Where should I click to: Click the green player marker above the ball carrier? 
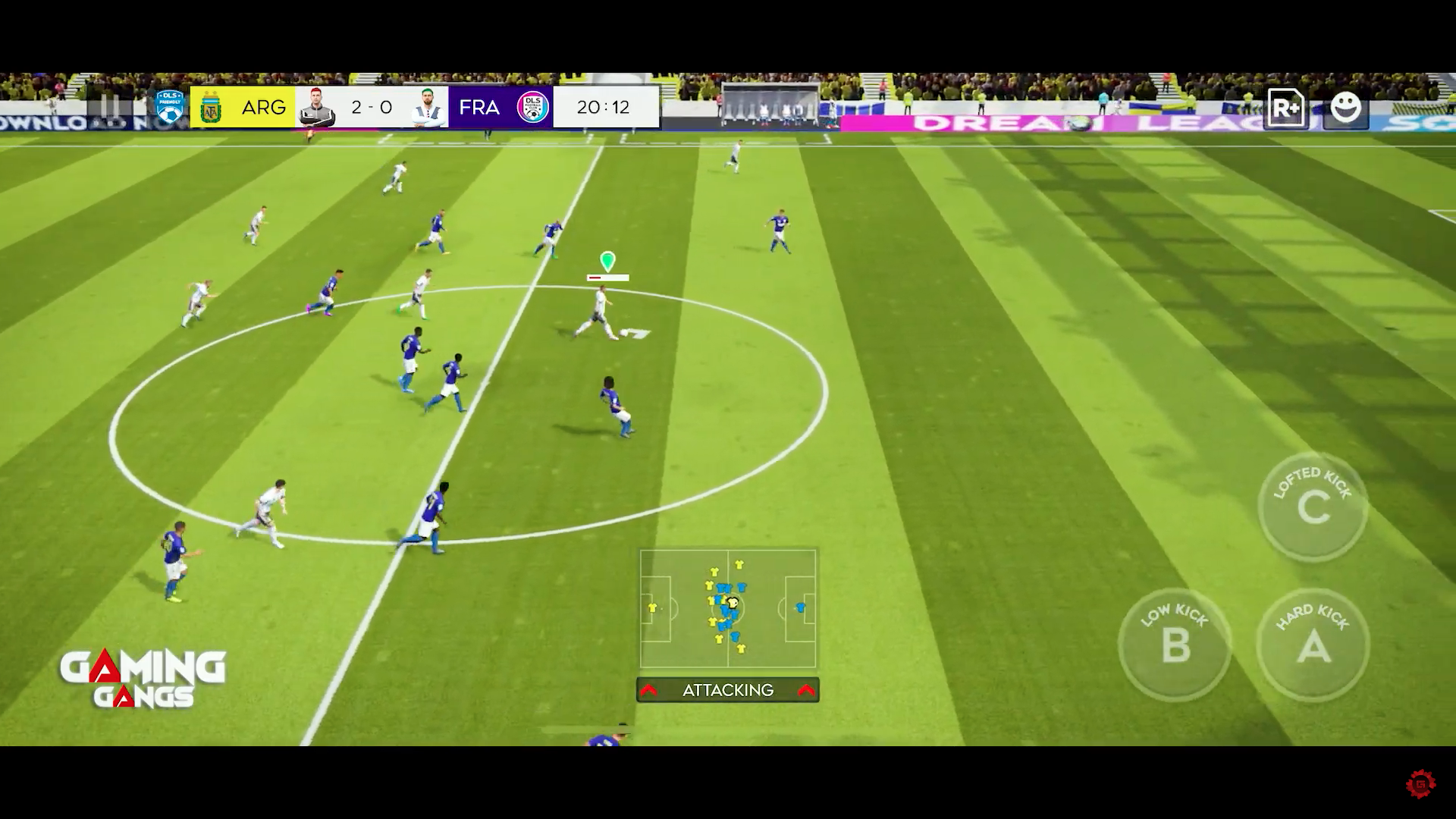(606, 260)
